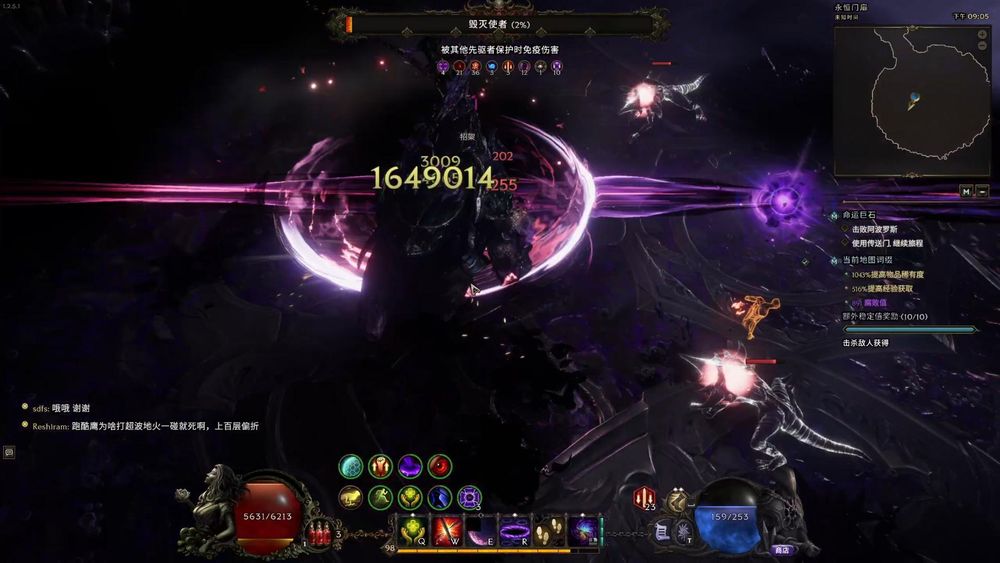The image size is (1000, 563).
Task: Use the red slash skill on W
Action: (446, 530)
